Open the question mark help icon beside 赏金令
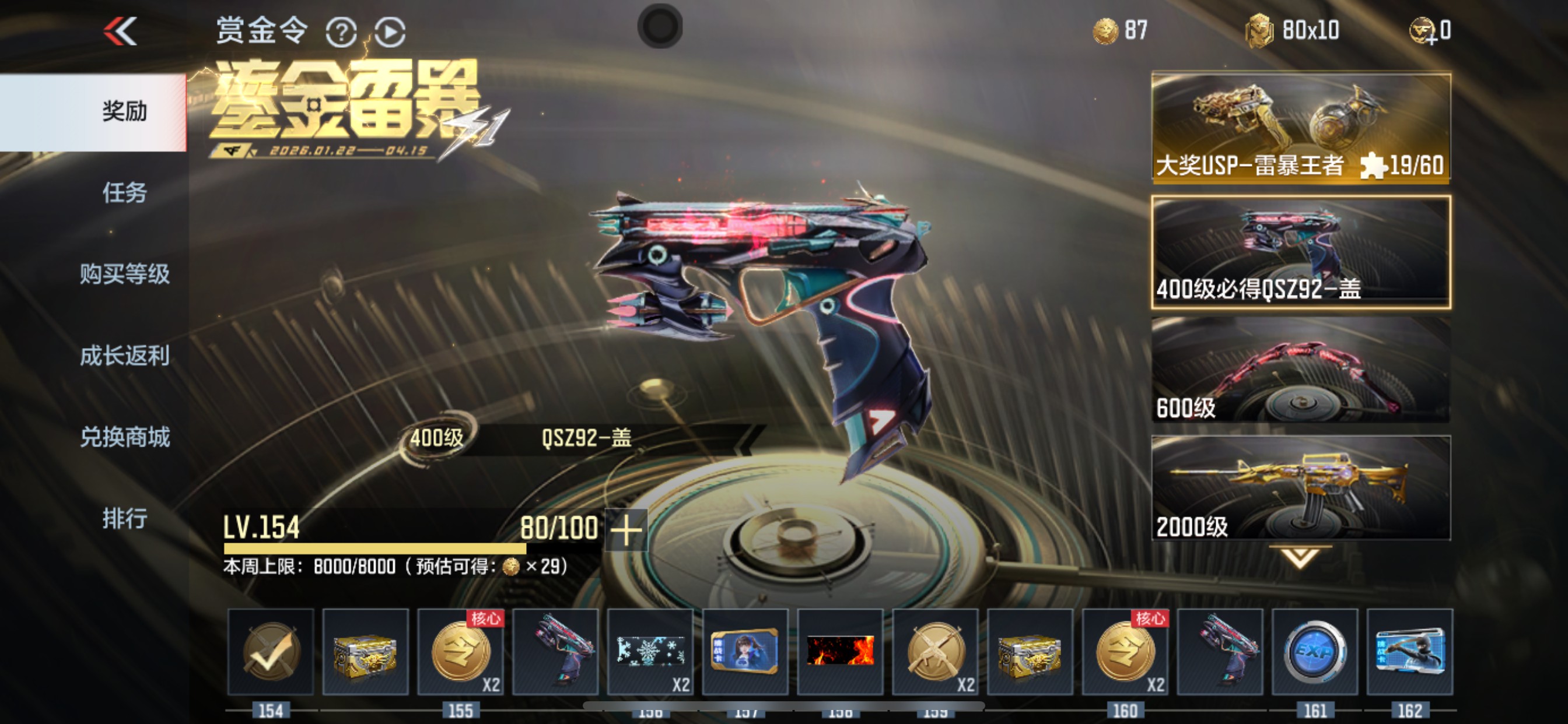 coord(342,32)
